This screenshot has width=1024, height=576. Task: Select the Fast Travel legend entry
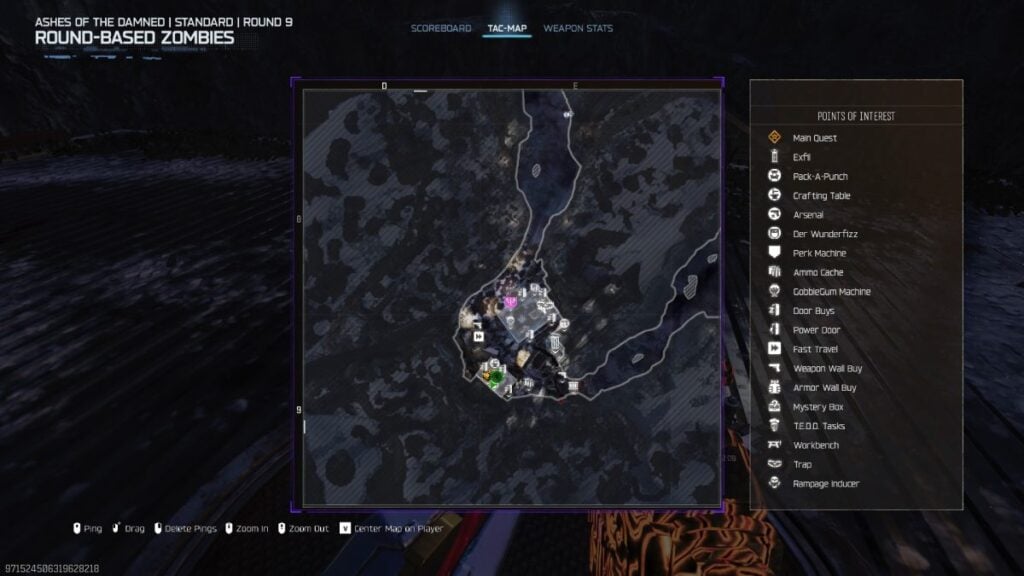click(x=815, y=349)
